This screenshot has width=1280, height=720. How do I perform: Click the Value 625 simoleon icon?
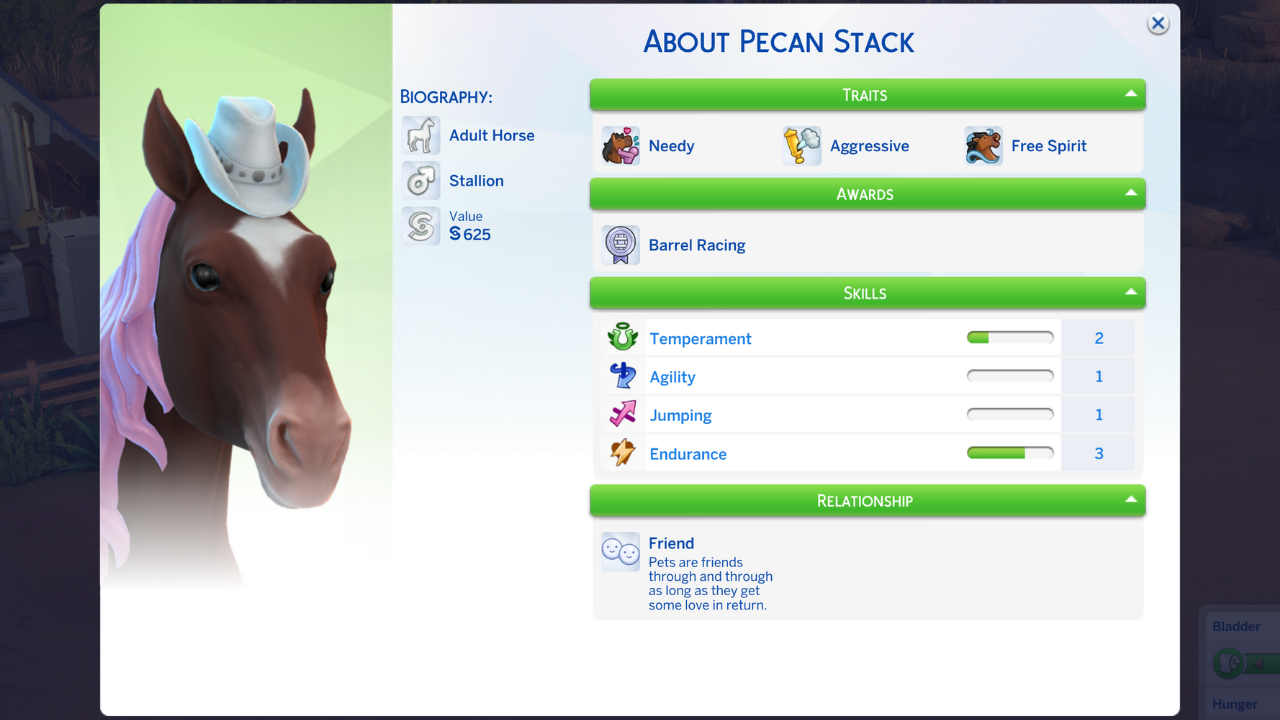[x=420, y=226]
